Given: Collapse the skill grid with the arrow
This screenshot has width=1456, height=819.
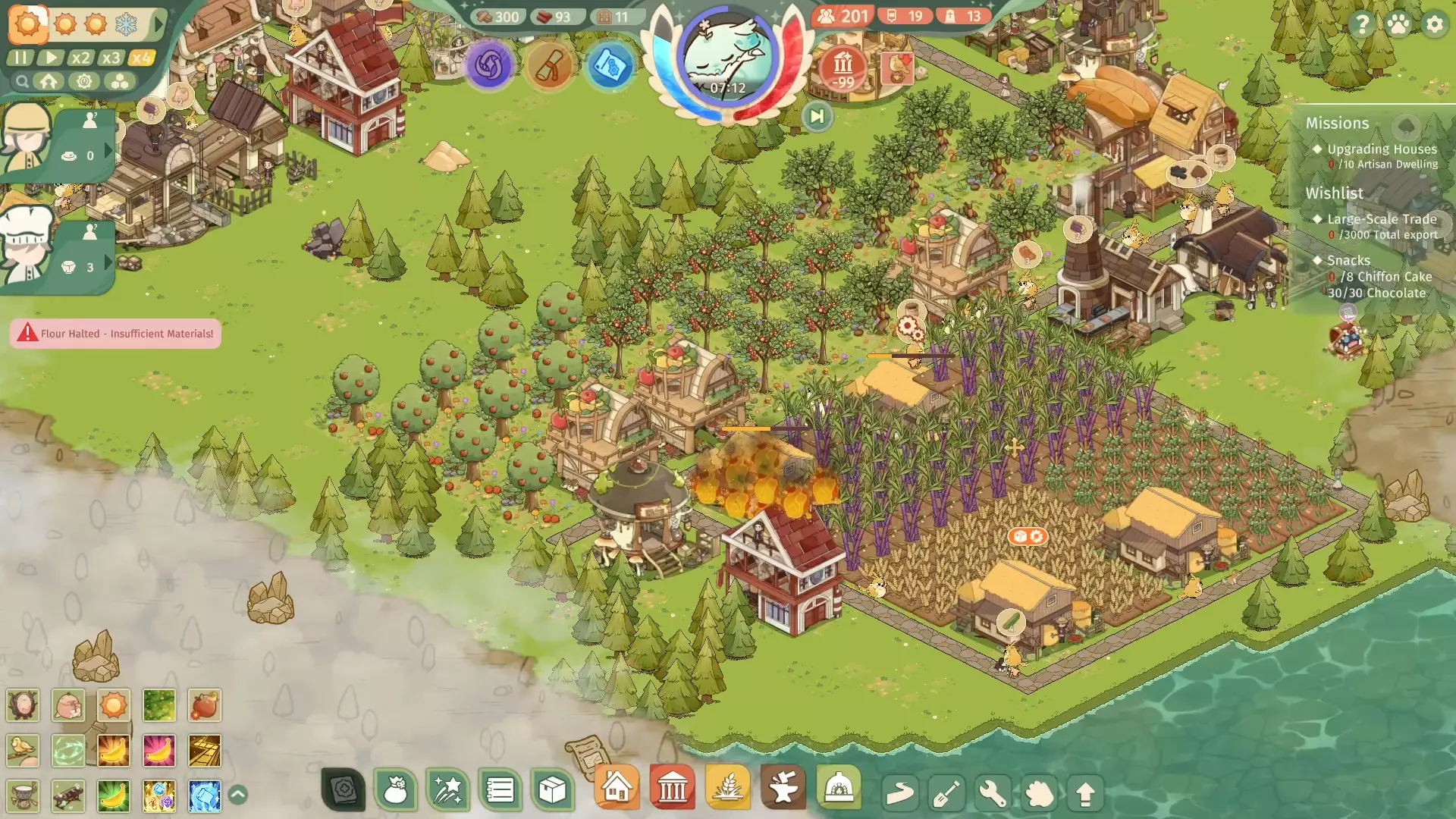Looking at the screenshot, I should [x=237, y=795].
